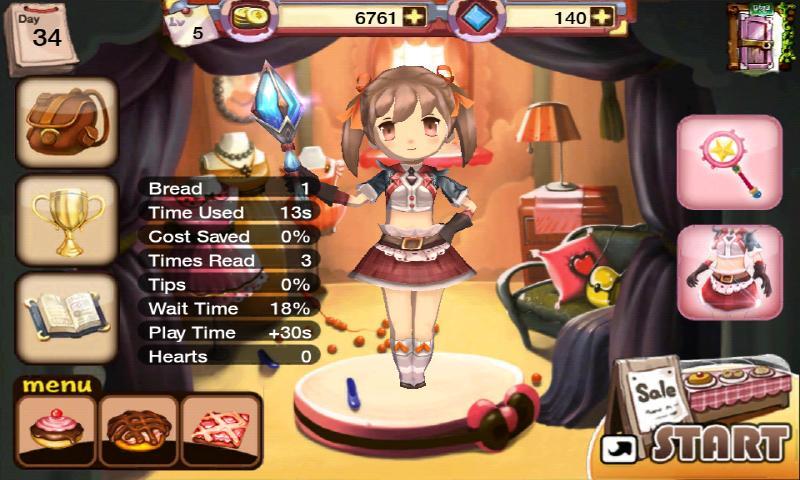Open the leather bag inventory

[x=66, y=122]
